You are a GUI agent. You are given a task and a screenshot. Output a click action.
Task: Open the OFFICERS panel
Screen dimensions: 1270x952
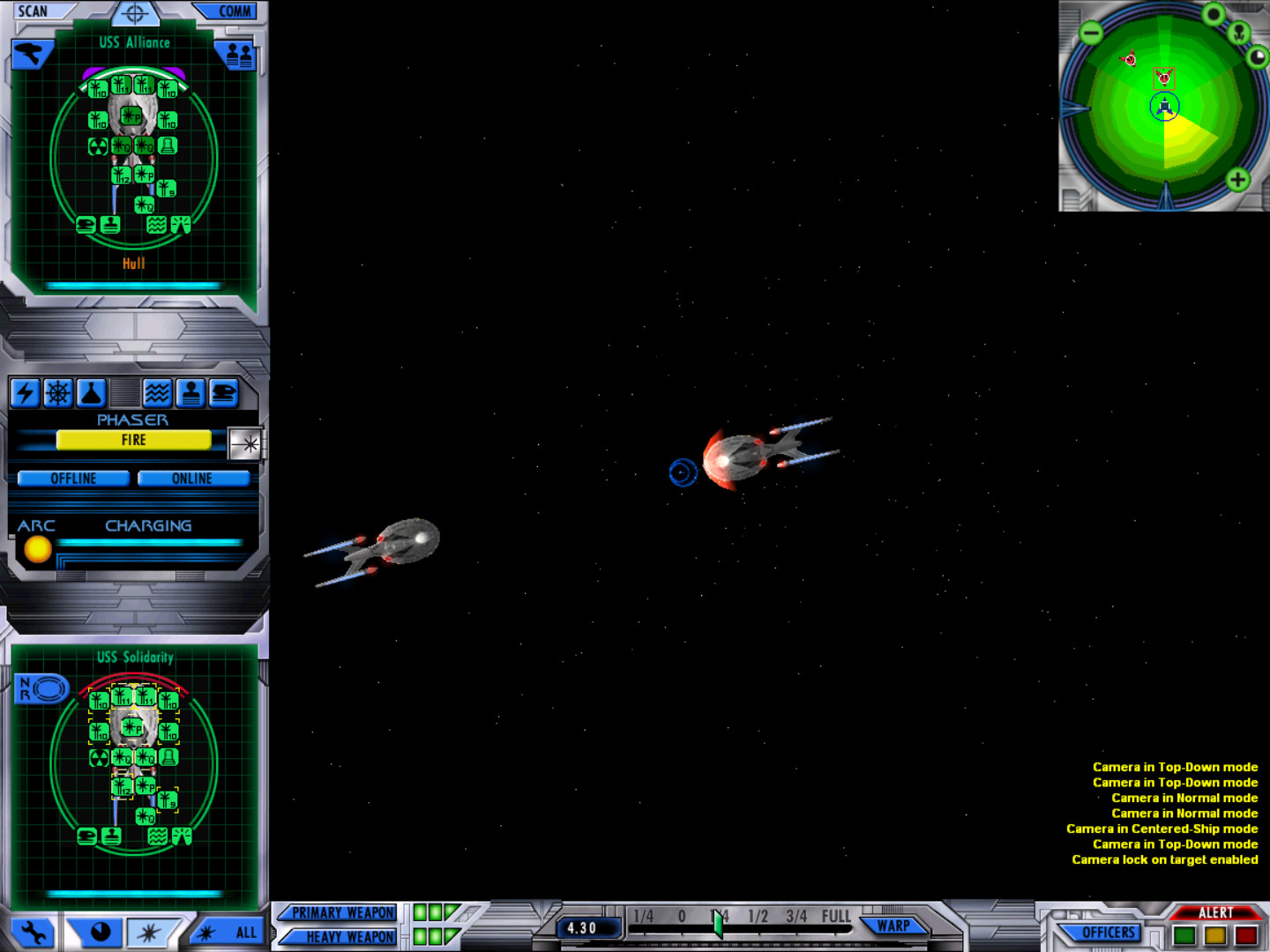(1108, 932)
